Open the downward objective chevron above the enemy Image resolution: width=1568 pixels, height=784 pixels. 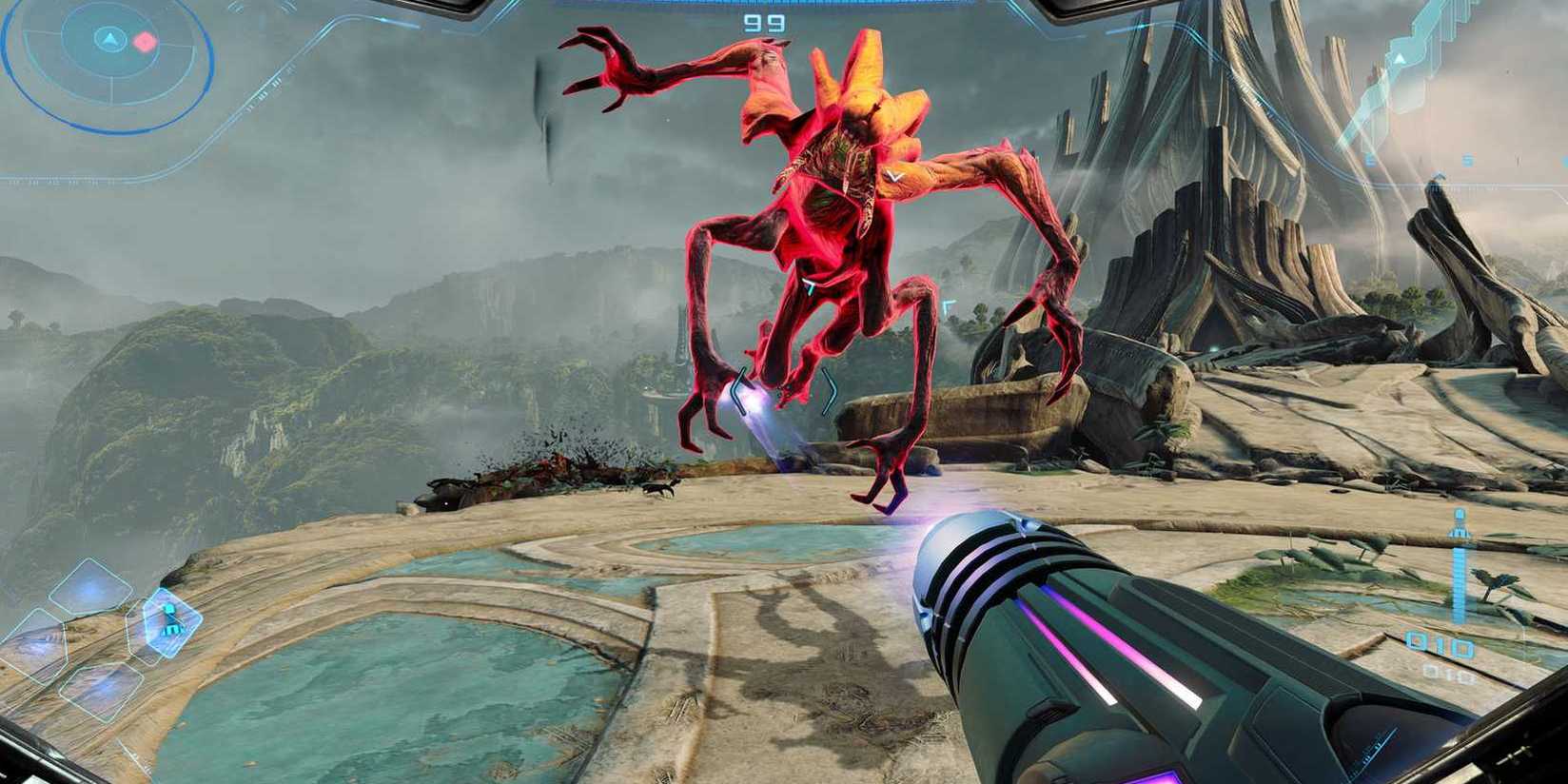pyautogui.click(x=894, y=174)
